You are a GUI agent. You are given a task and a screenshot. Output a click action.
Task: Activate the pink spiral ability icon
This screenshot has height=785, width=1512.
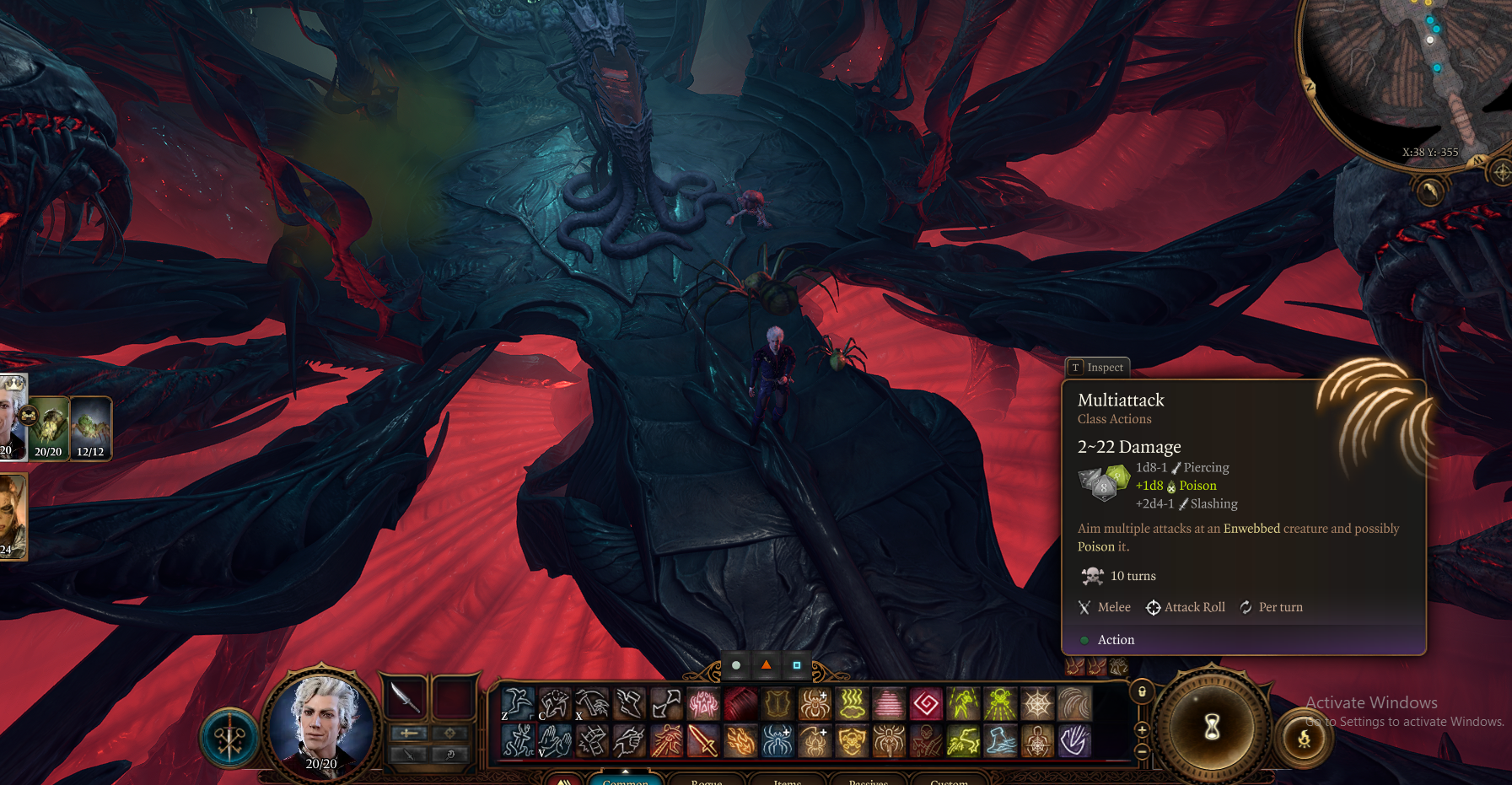[x=926, y=703]
